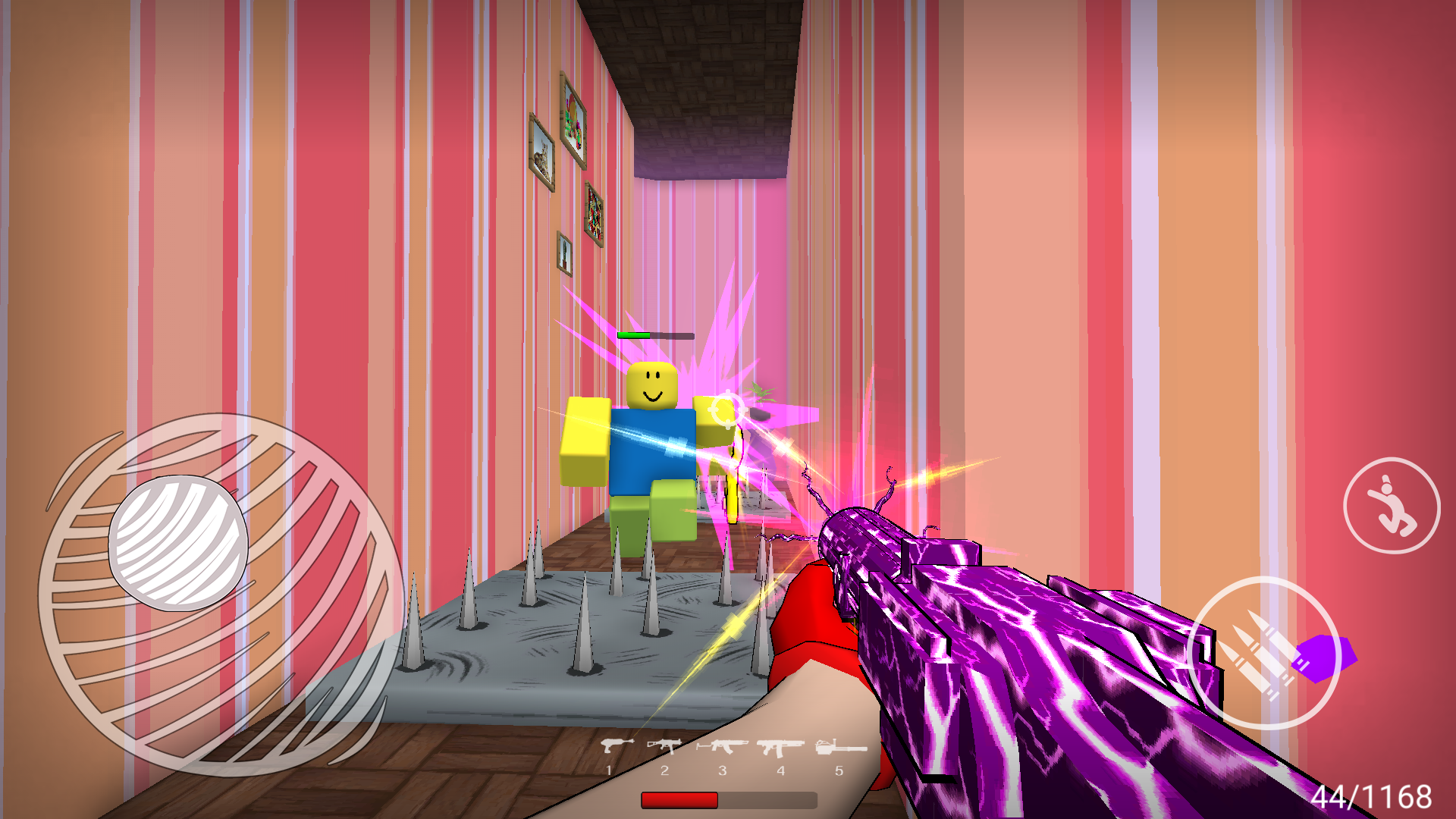Tap the movement joystick sphere
The height and width of the screenshot is (819, 1456).
[x=180, y=542]
